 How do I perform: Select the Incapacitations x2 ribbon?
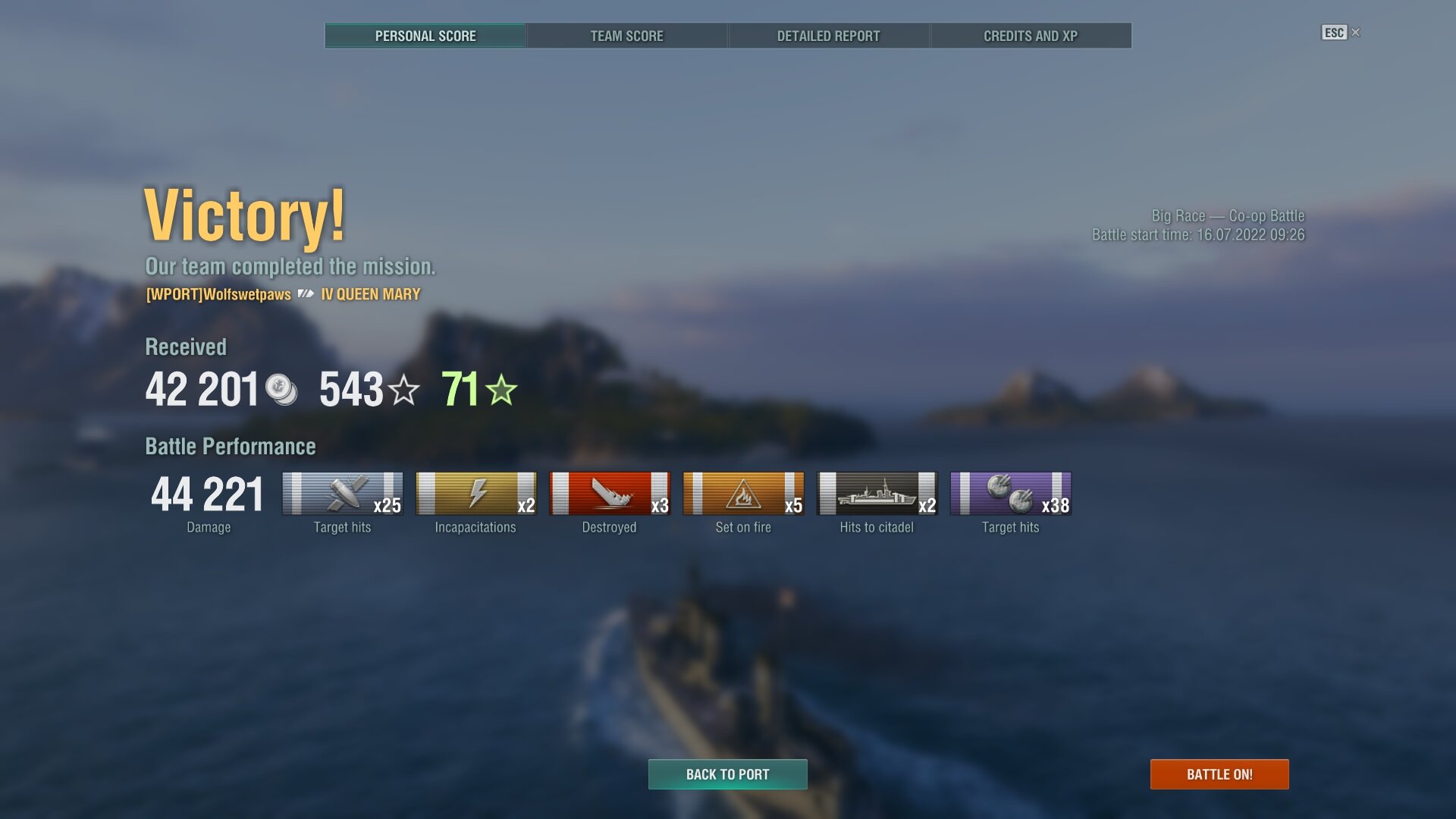click(476, 494)
